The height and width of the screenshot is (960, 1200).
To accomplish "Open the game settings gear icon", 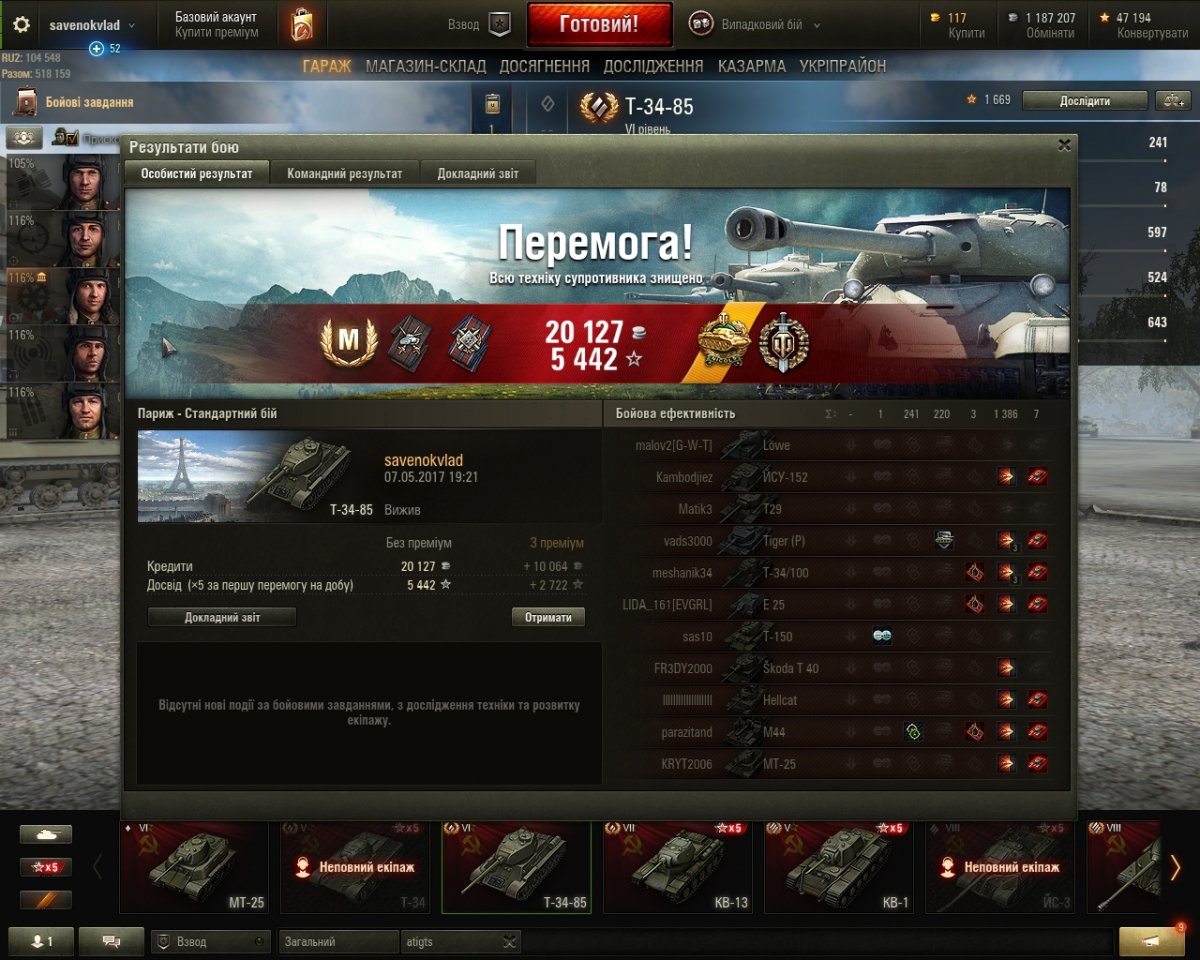I will (21, 25).
